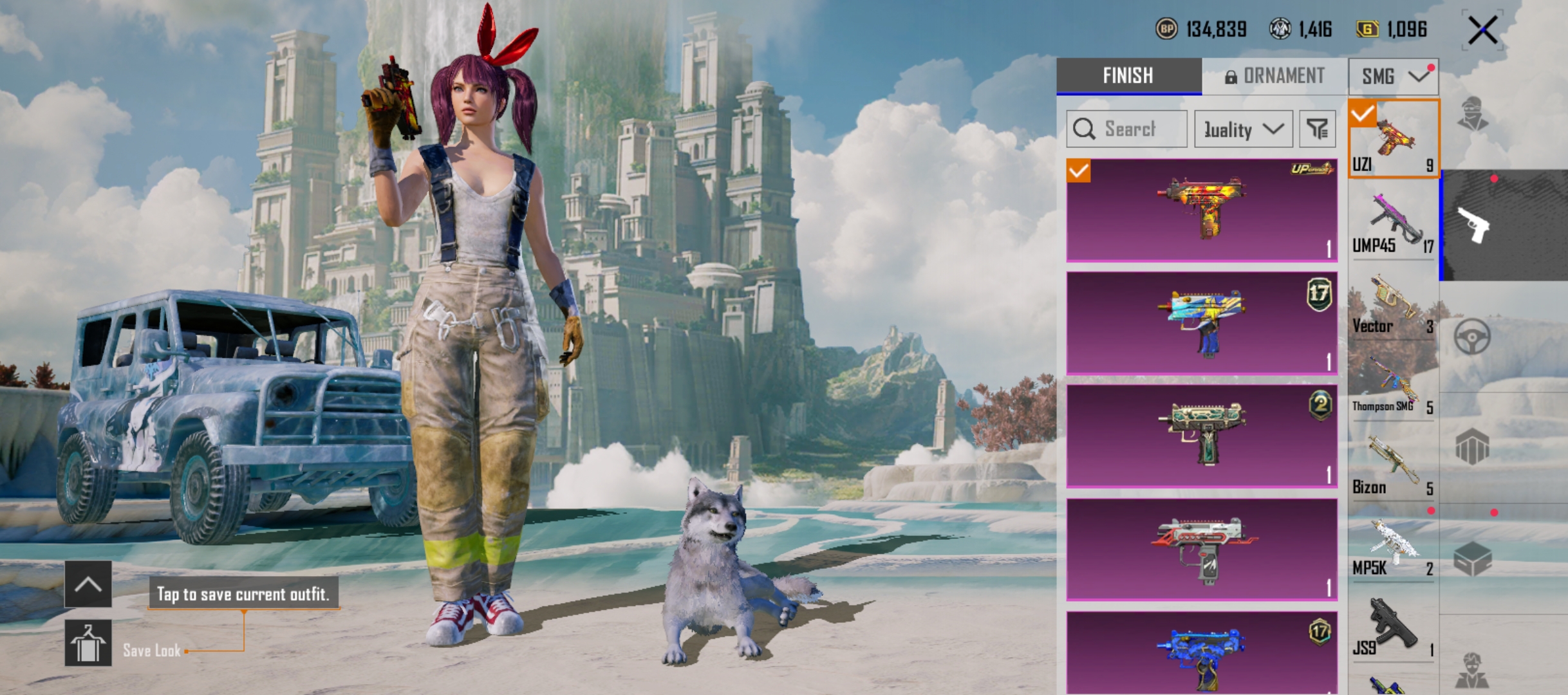Open the Thompson SMG weapon category
This screenshot has width=1568, height=695.
[x=1392, y=385]
